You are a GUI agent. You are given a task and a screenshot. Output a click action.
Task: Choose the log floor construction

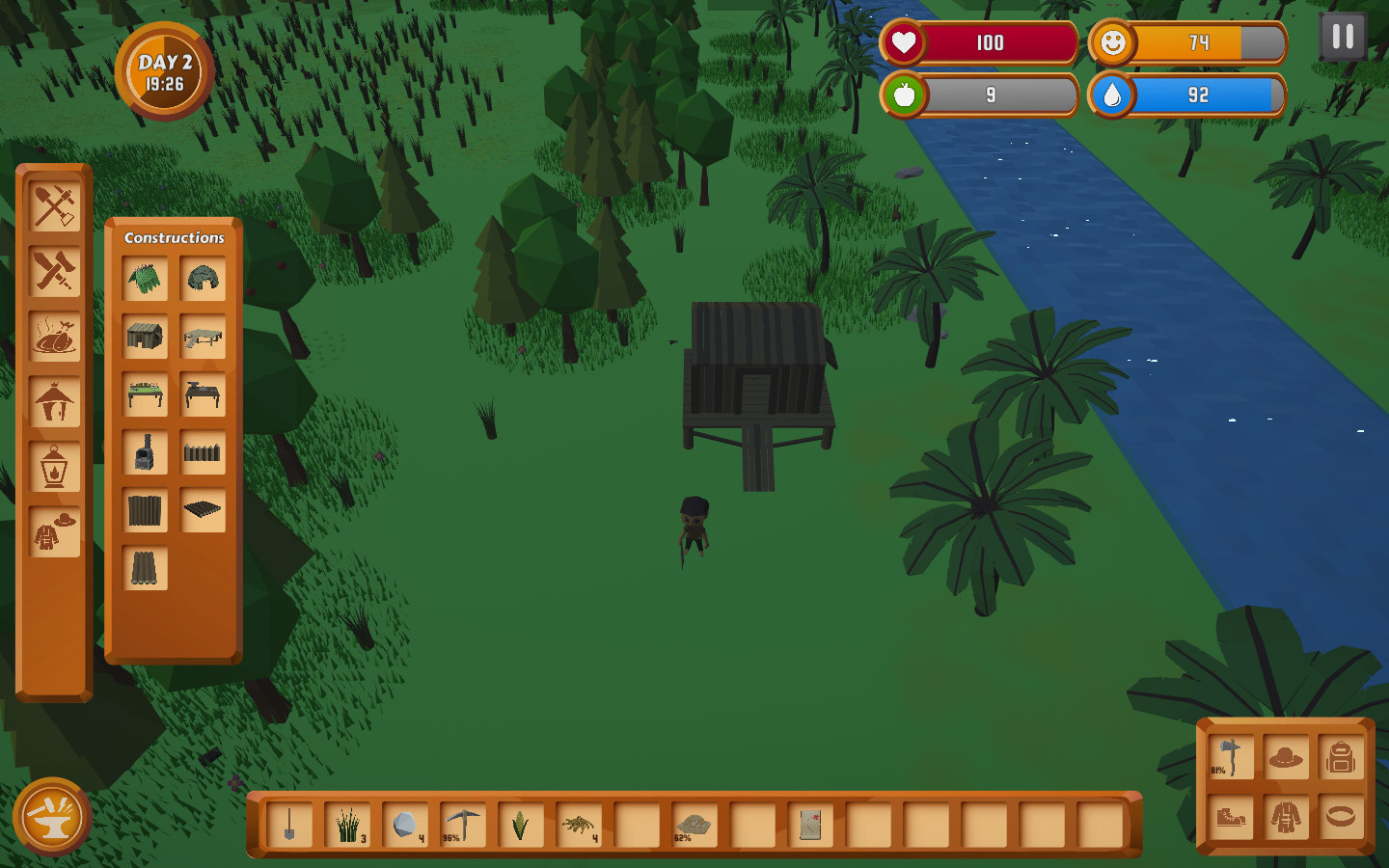[203, 511]
